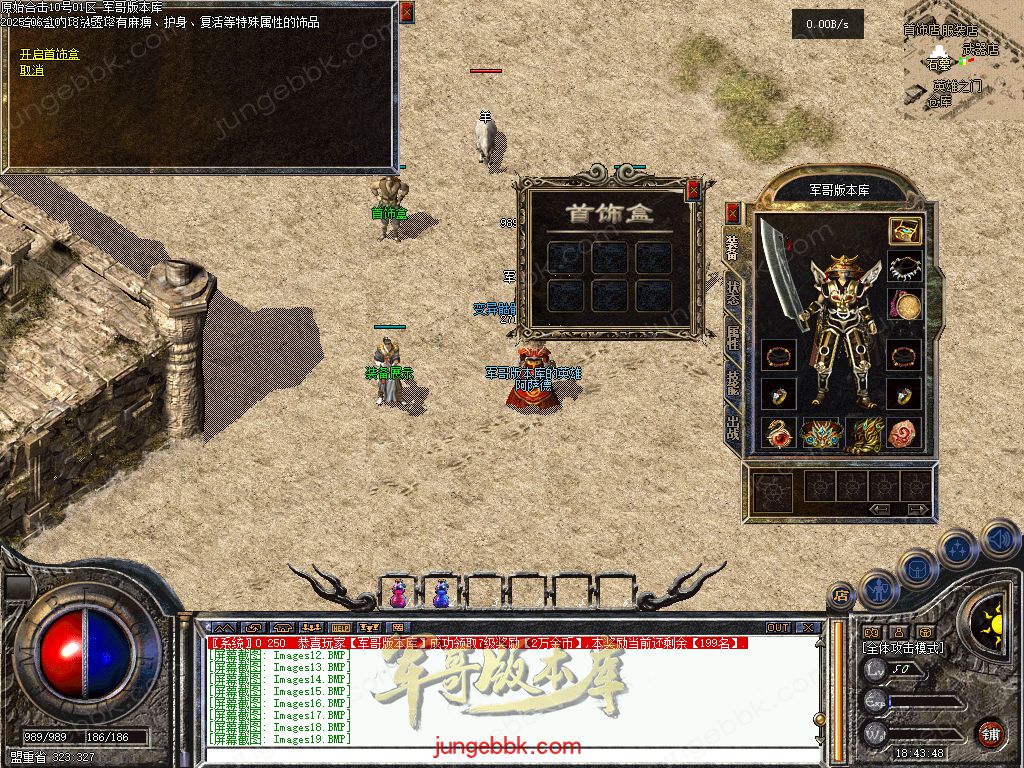Toggle the sound speaker button
This screenshot has width=1024, height=768.
coord(1001,539)
